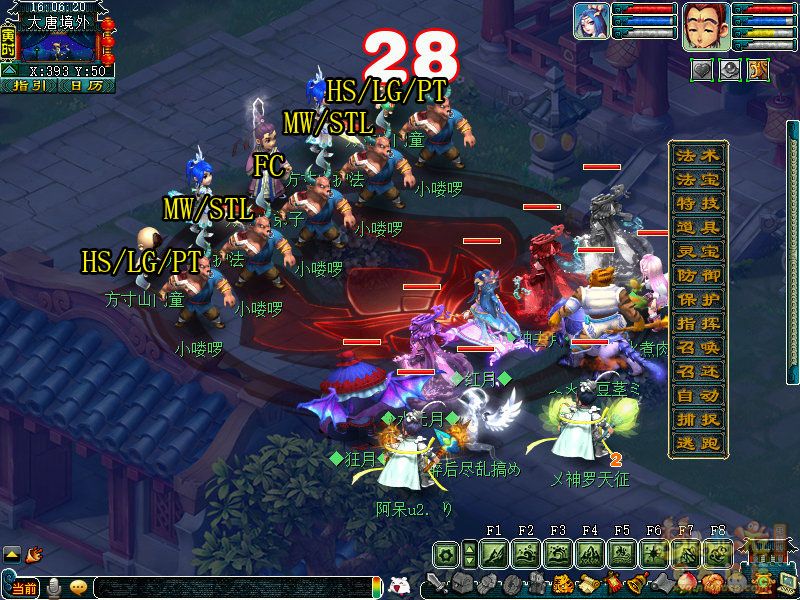This screenshot has width=800, height=600.
Task: Select the 捕捉 (Capture) command
Action: pos(697,420)
